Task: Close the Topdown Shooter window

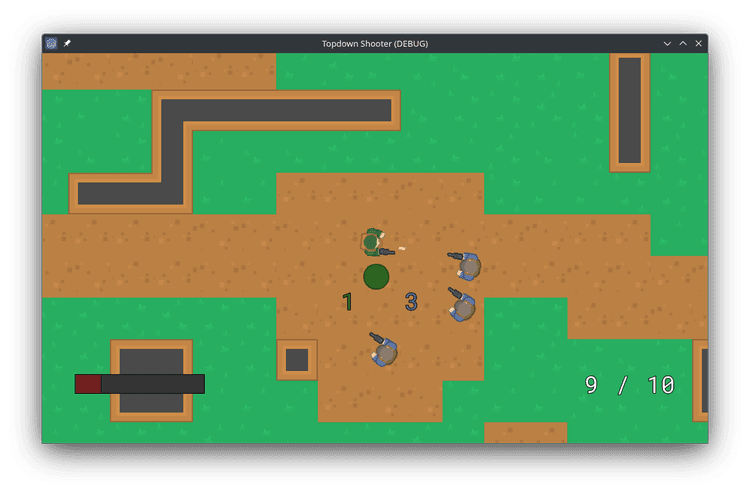Action: click(698, 44)
